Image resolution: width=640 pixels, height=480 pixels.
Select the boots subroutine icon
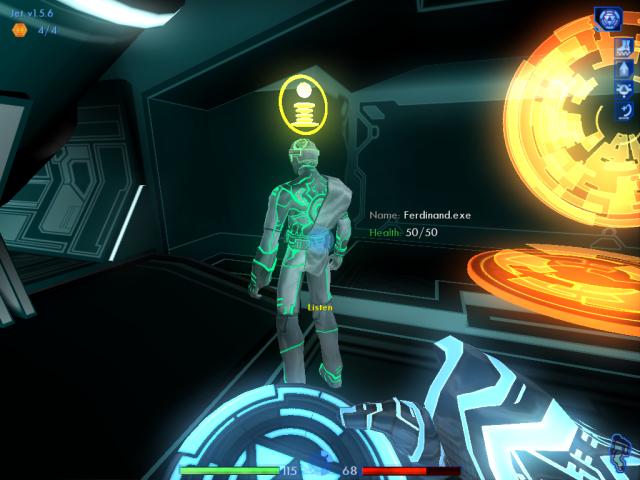pos(624,48)
